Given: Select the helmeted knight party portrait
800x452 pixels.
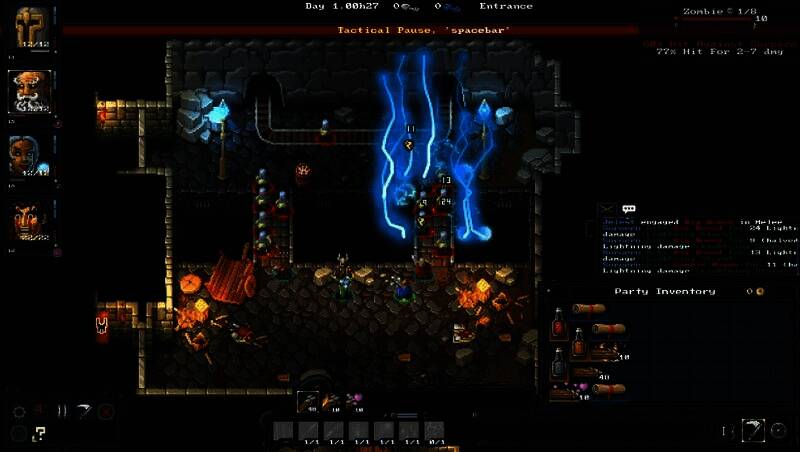Looking at the screenshot, I should tap(31, 27).
